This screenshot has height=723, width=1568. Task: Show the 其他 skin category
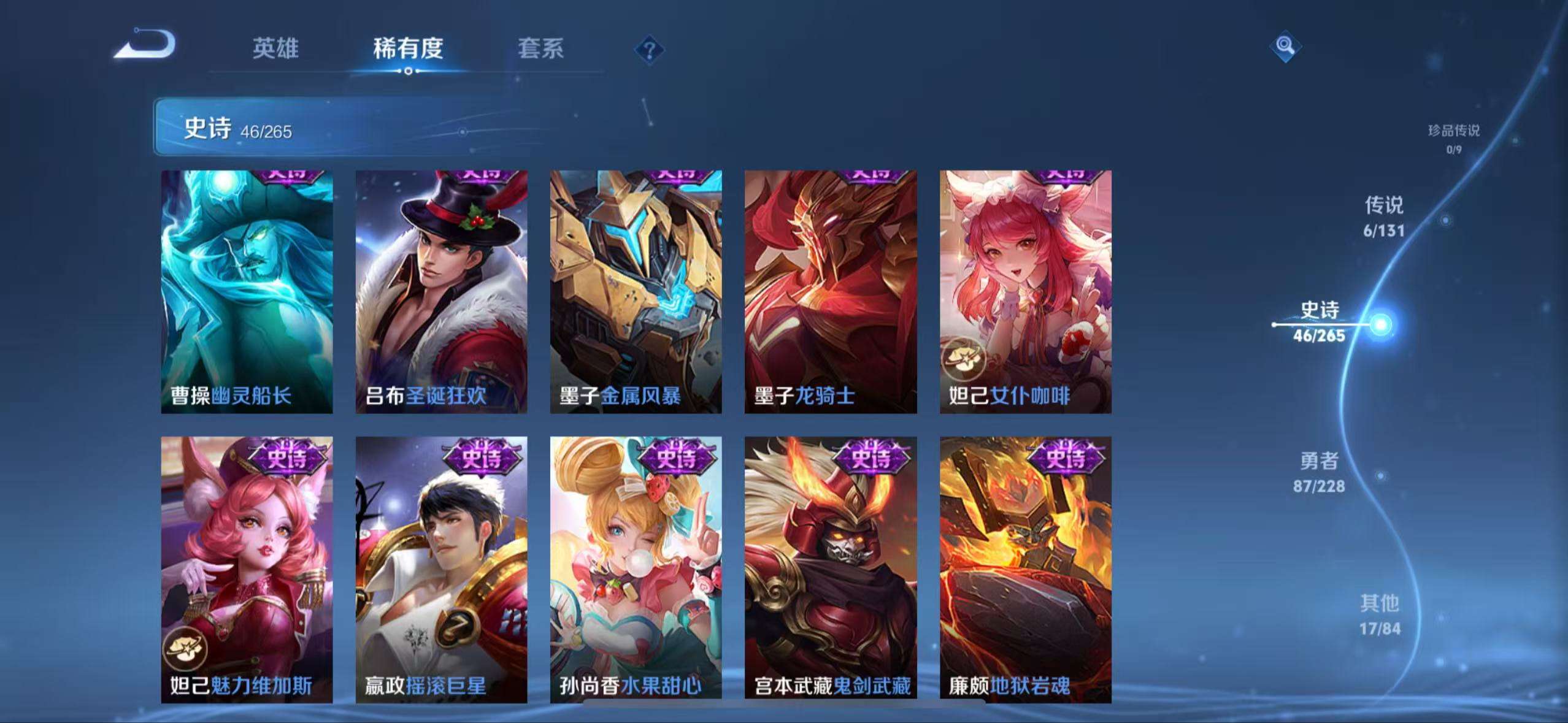click(x=1380, y=614)
